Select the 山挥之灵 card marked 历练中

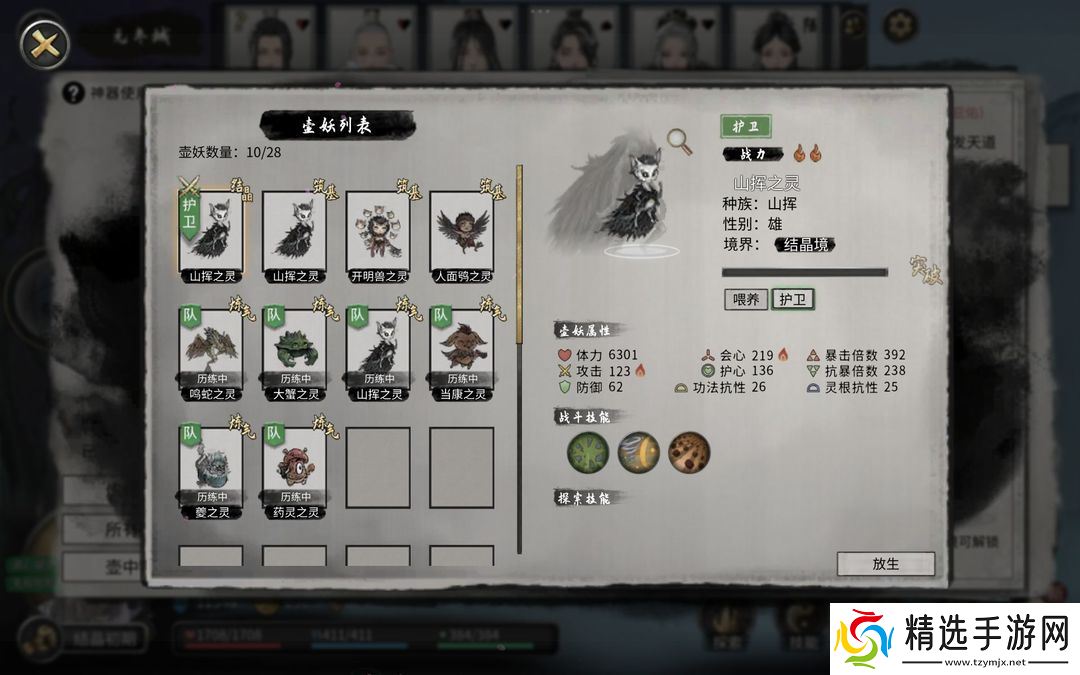coord(378,348)
